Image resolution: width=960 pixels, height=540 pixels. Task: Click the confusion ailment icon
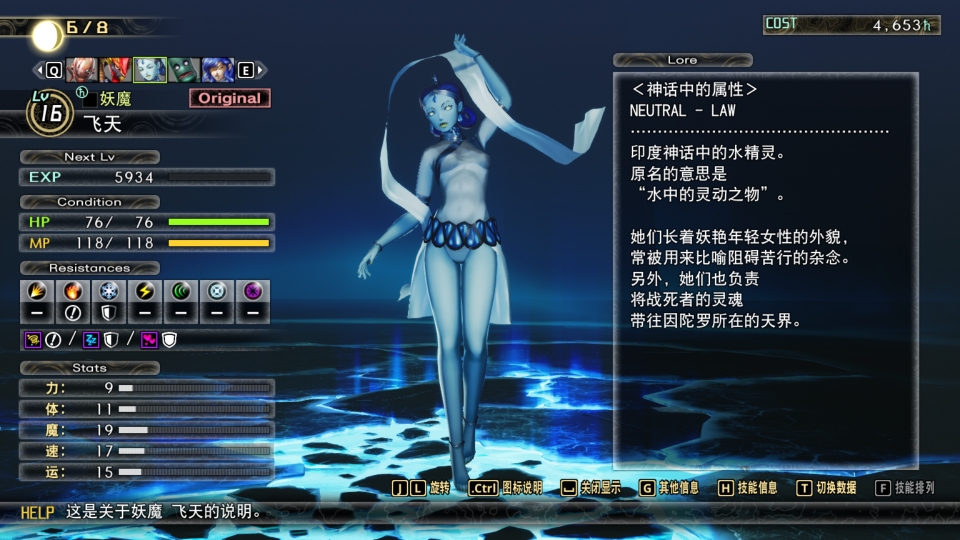click(33, 340)
